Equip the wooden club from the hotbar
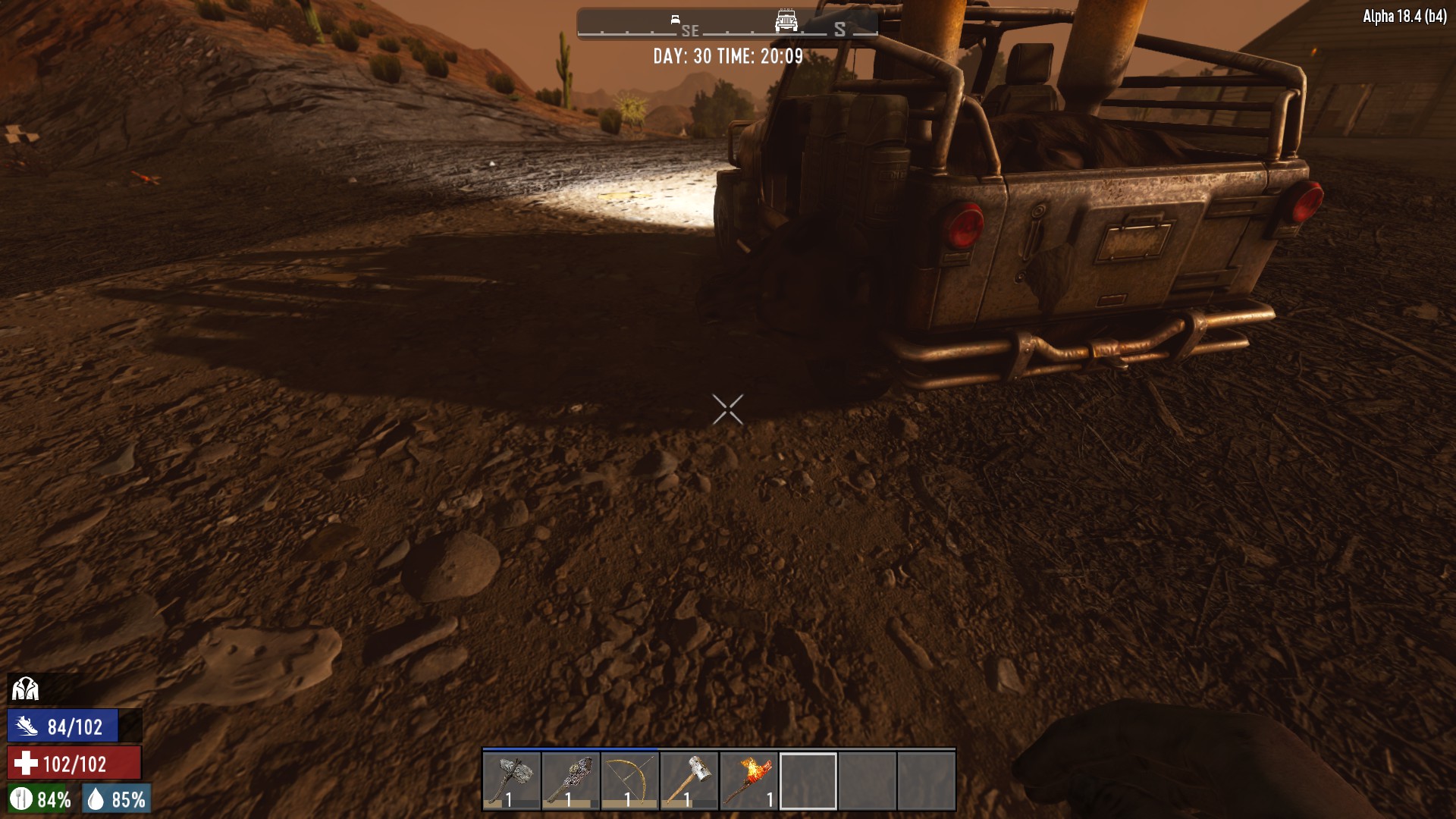The height and width of the screenshot is (819, 1456). (x=571, y=780)
